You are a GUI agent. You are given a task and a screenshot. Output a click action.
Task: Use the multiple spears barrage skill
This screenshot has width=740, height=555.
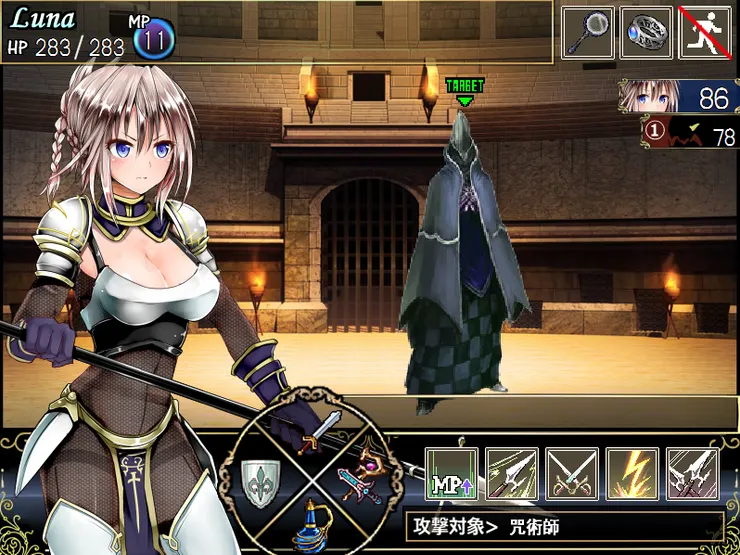pyautogui.click(x=692, y=473)
